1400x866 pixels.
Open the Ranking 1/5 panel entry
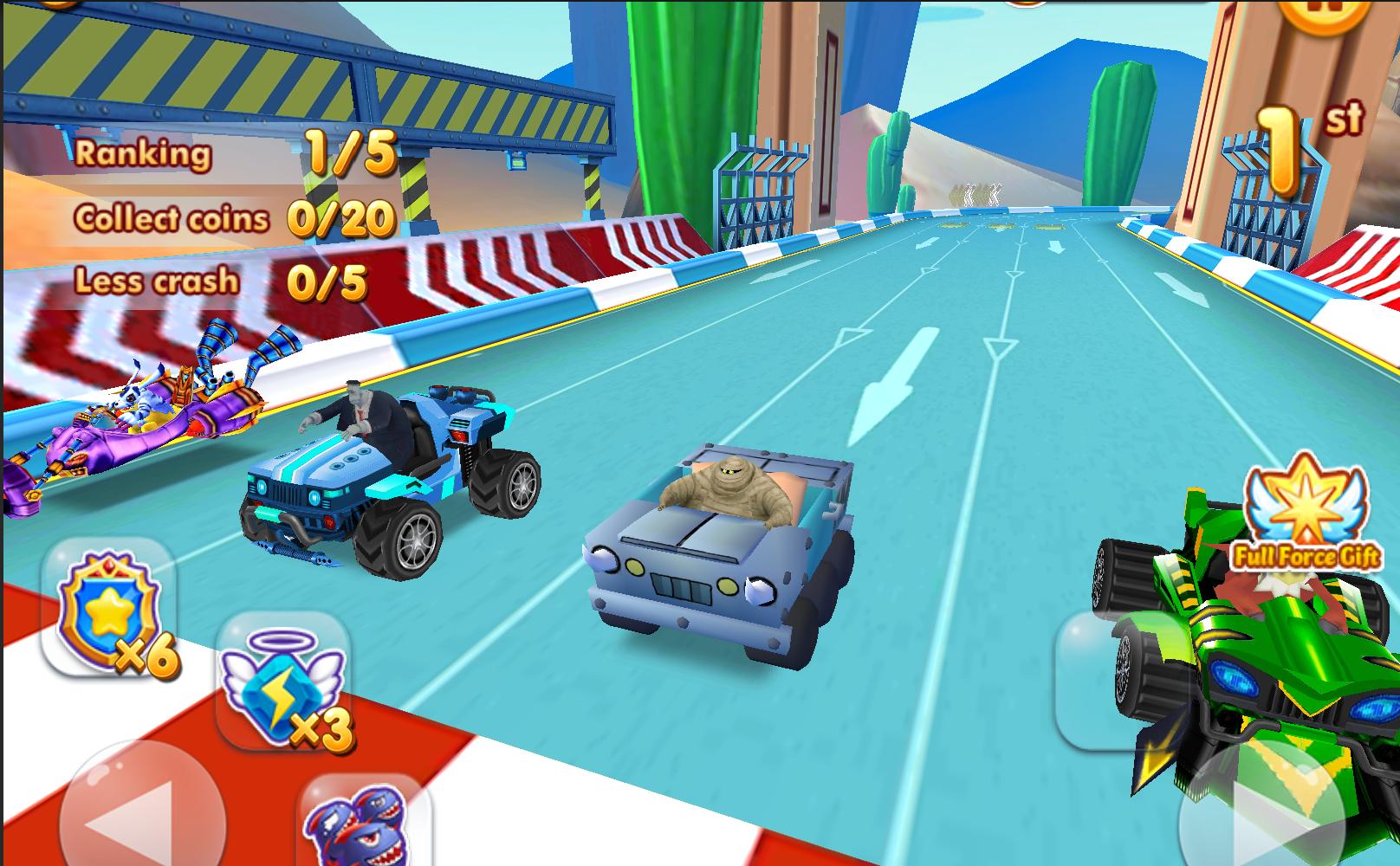234,156
